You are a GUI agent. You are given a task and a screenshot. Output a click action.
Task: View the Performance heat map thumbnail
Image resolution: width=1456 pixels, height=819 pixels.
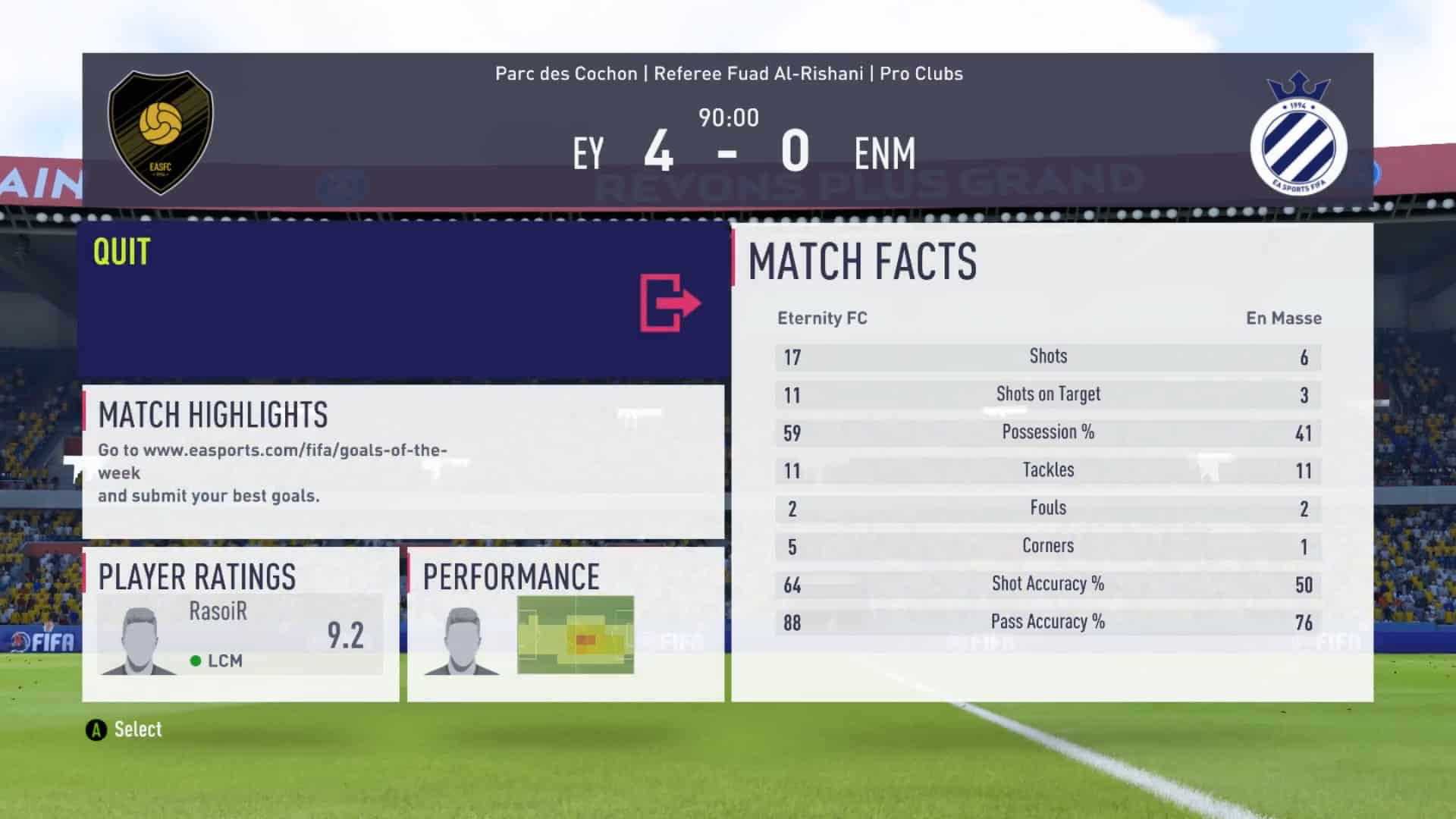[x=575, y=635]
